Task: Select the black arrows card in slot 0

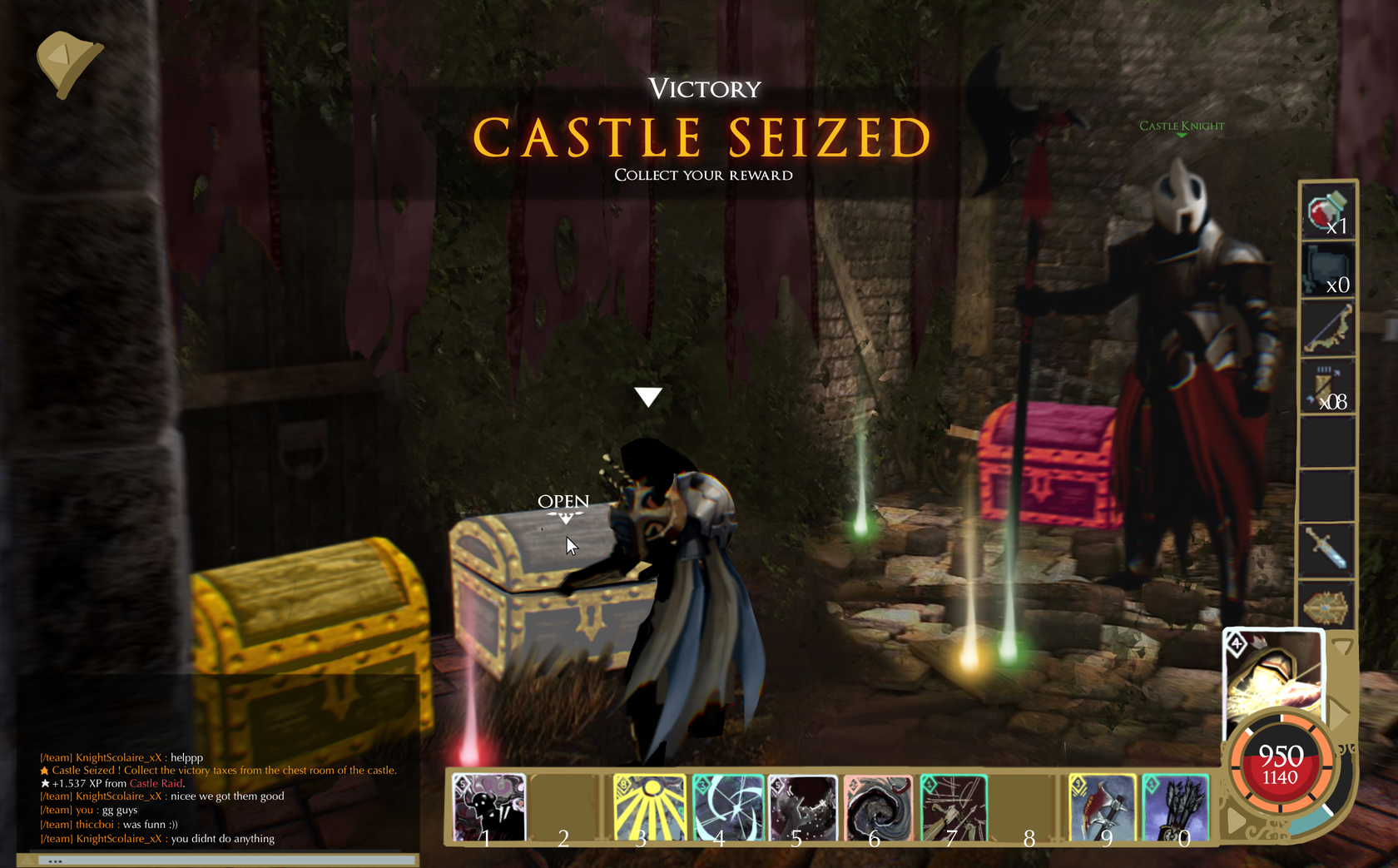Action: pyautogui.click(x=1175, y=806)
